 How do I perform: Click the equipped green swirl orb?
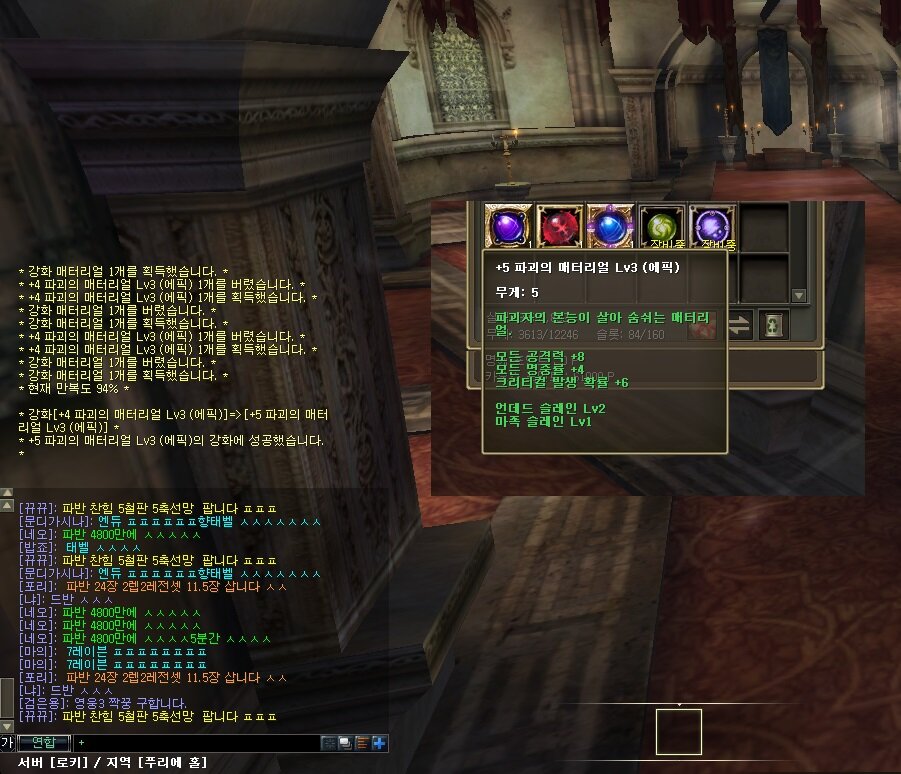tap(662, 226)
